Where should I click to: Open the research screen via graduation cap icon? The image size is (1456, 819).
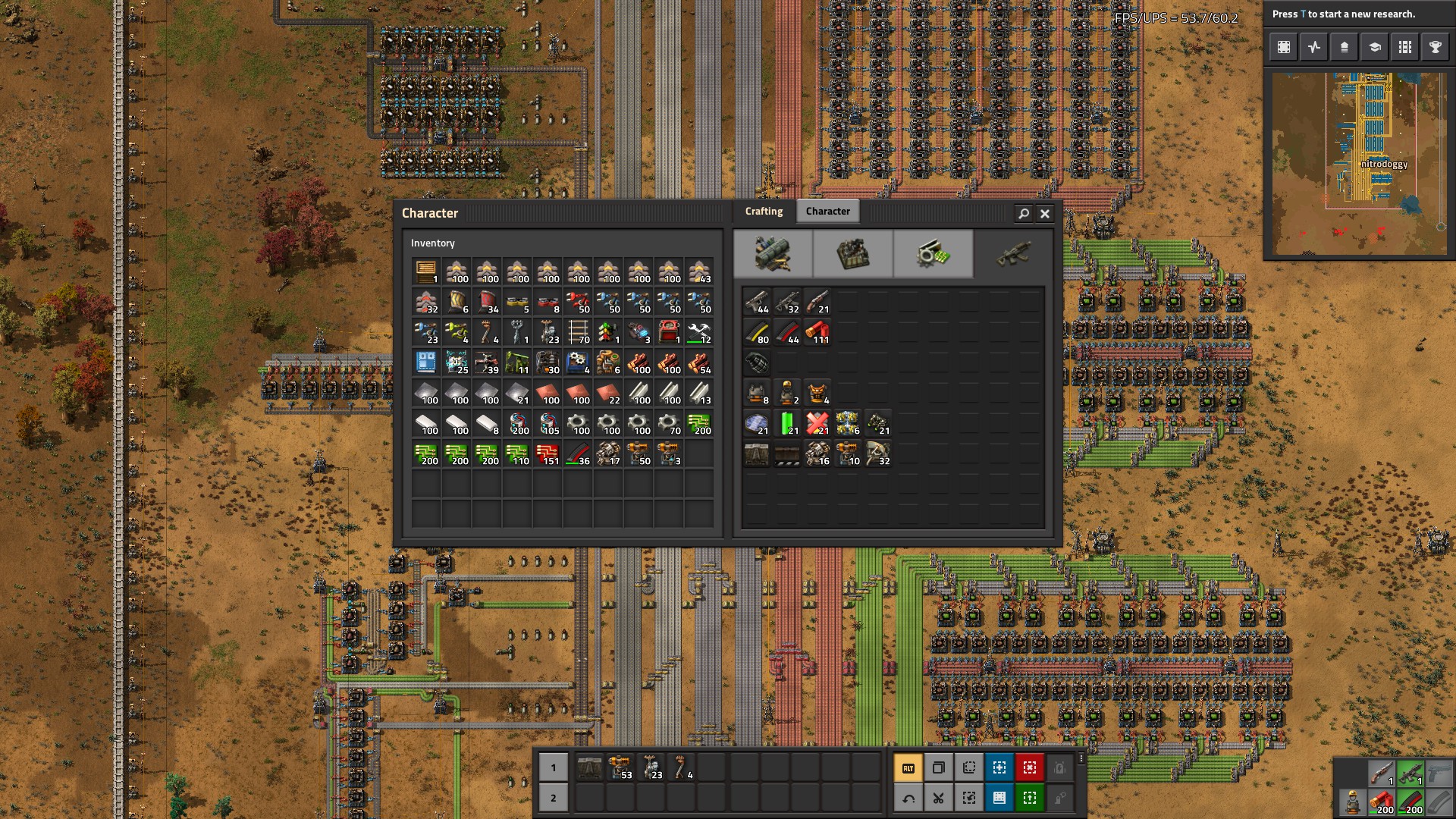1374,46
